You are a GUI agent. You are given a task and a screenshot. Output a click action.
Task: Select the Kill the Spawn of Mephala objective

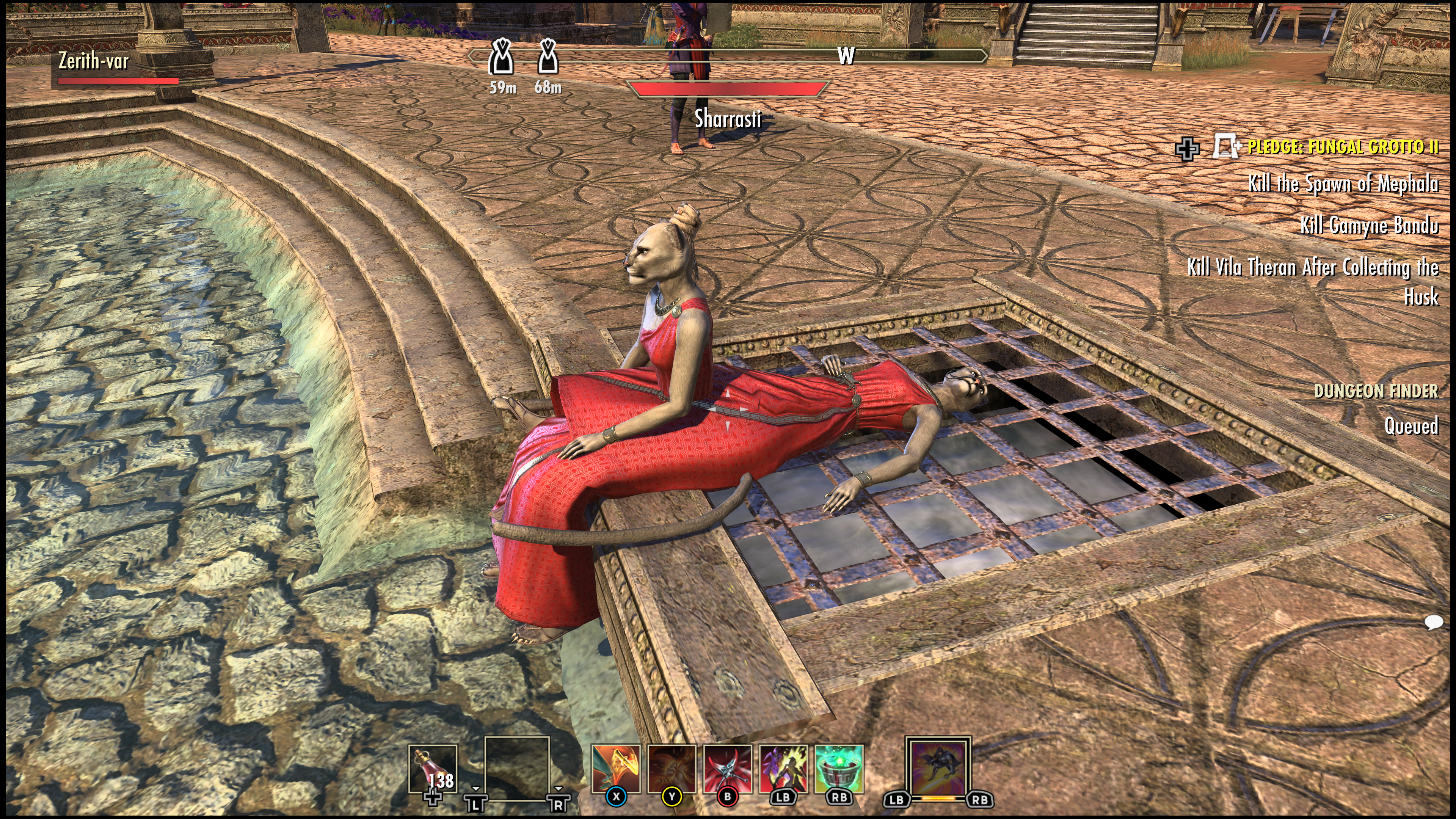[1343, 183]
